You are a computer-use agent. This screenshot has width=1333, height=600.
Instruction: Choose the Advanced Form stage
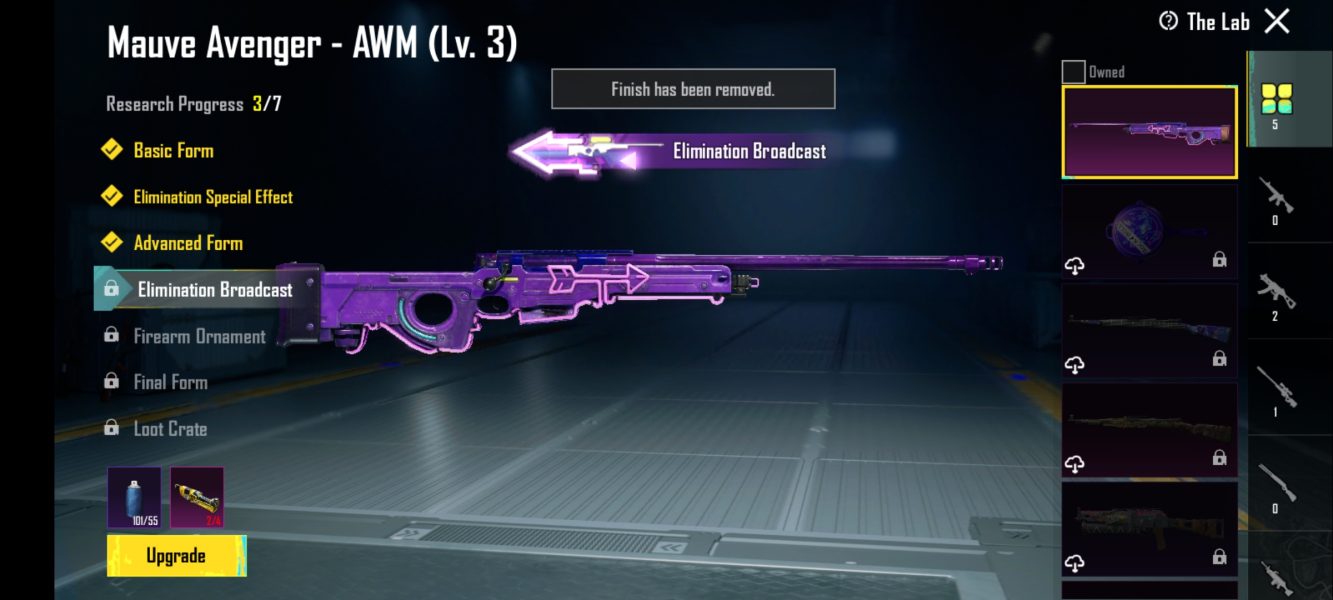(x=187, y=243)
